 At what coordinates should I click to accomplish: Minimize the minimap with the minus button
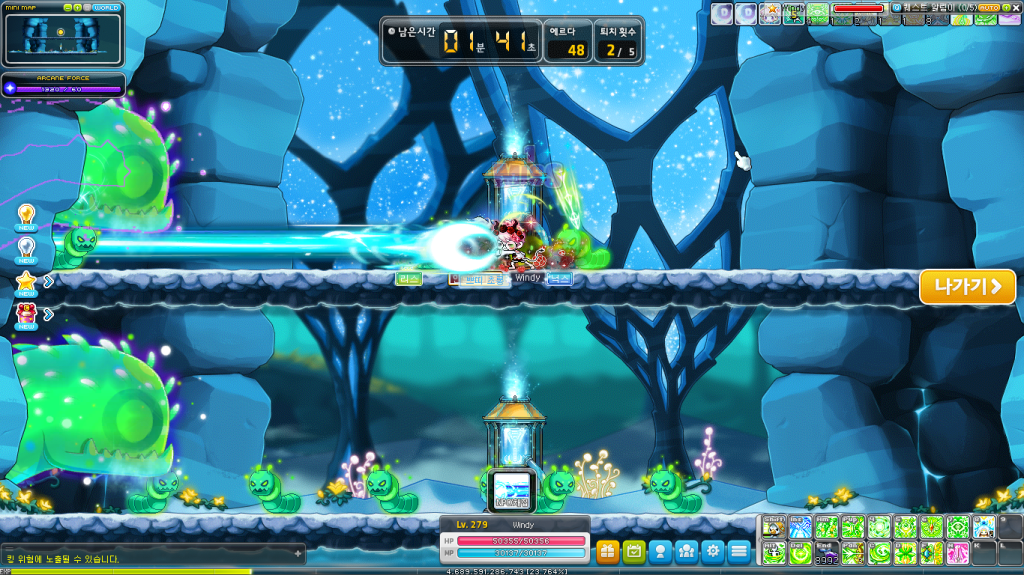pos(69,8)
